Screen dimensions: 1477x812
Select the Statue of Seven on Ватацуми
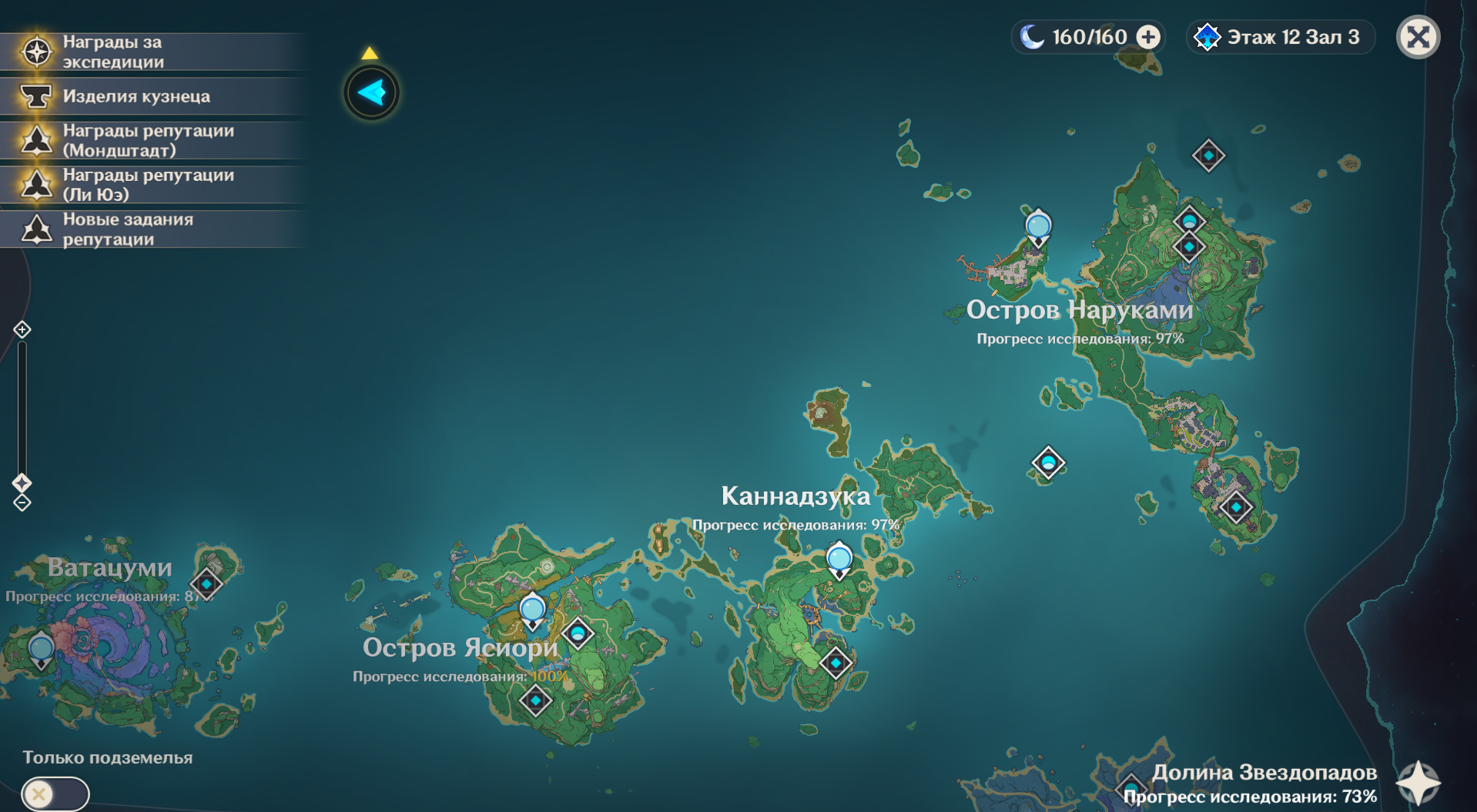(x=41, y=650)
